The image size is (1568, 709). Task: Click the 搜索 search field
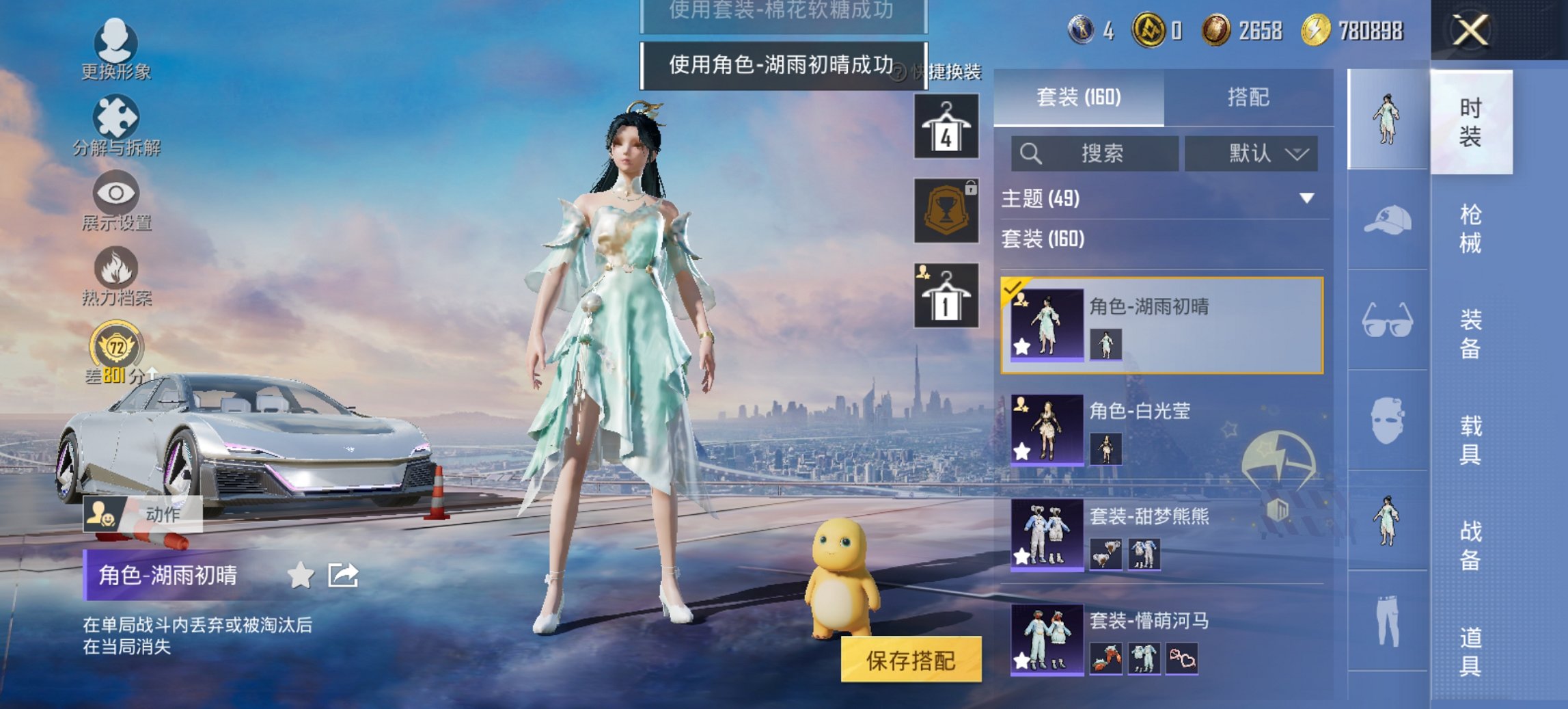pyautogui.click(x=1093, y=153)
